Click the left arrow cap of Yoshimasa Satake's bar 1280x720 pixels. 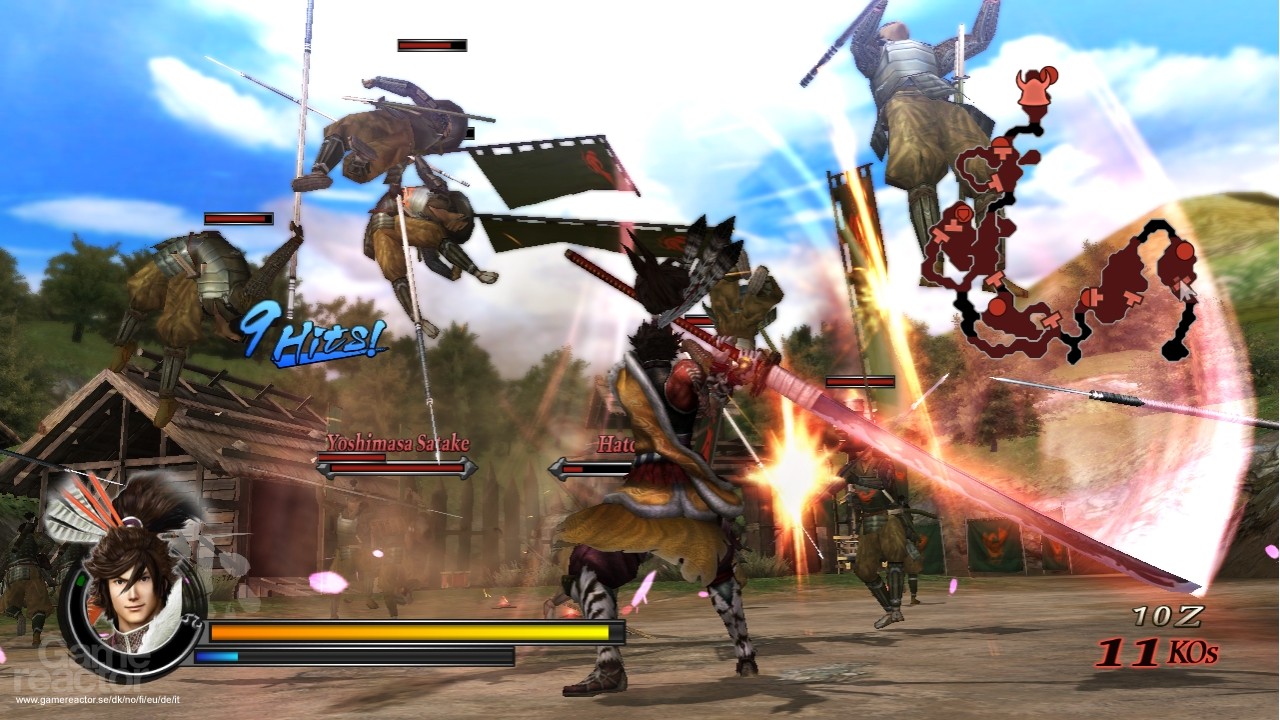click(323, 469)
